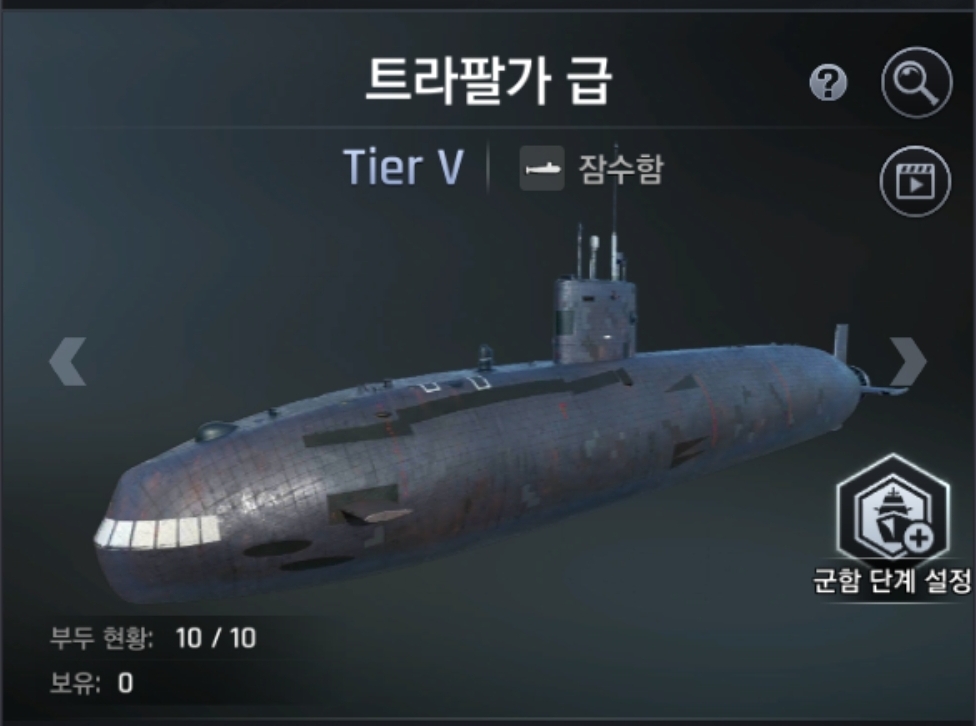Open the question mark help icon
976x726 pixels.
(x=827, y=85)
